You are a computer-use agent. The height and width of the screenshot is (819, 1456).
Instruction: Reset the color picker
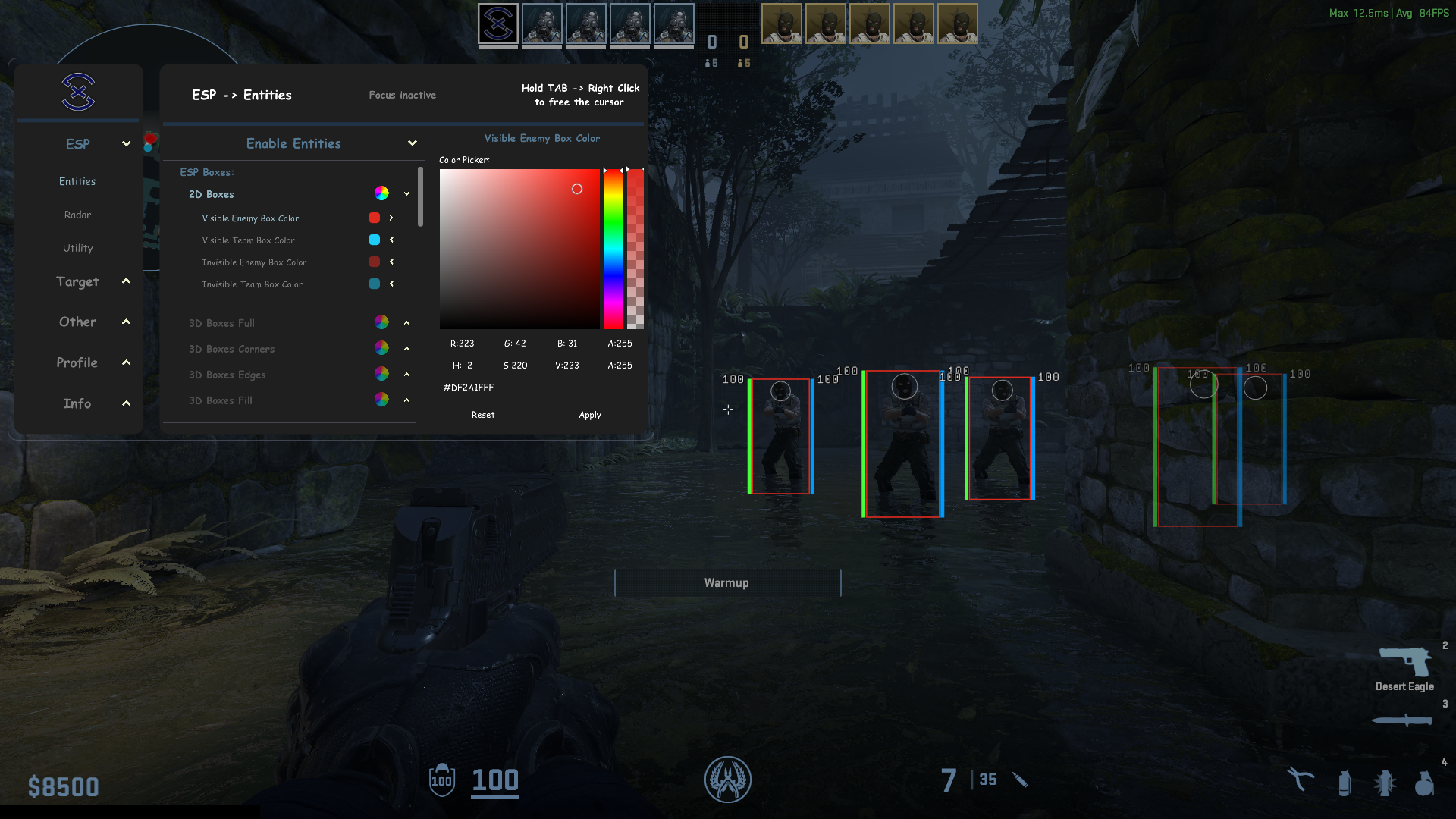(483, 415)
